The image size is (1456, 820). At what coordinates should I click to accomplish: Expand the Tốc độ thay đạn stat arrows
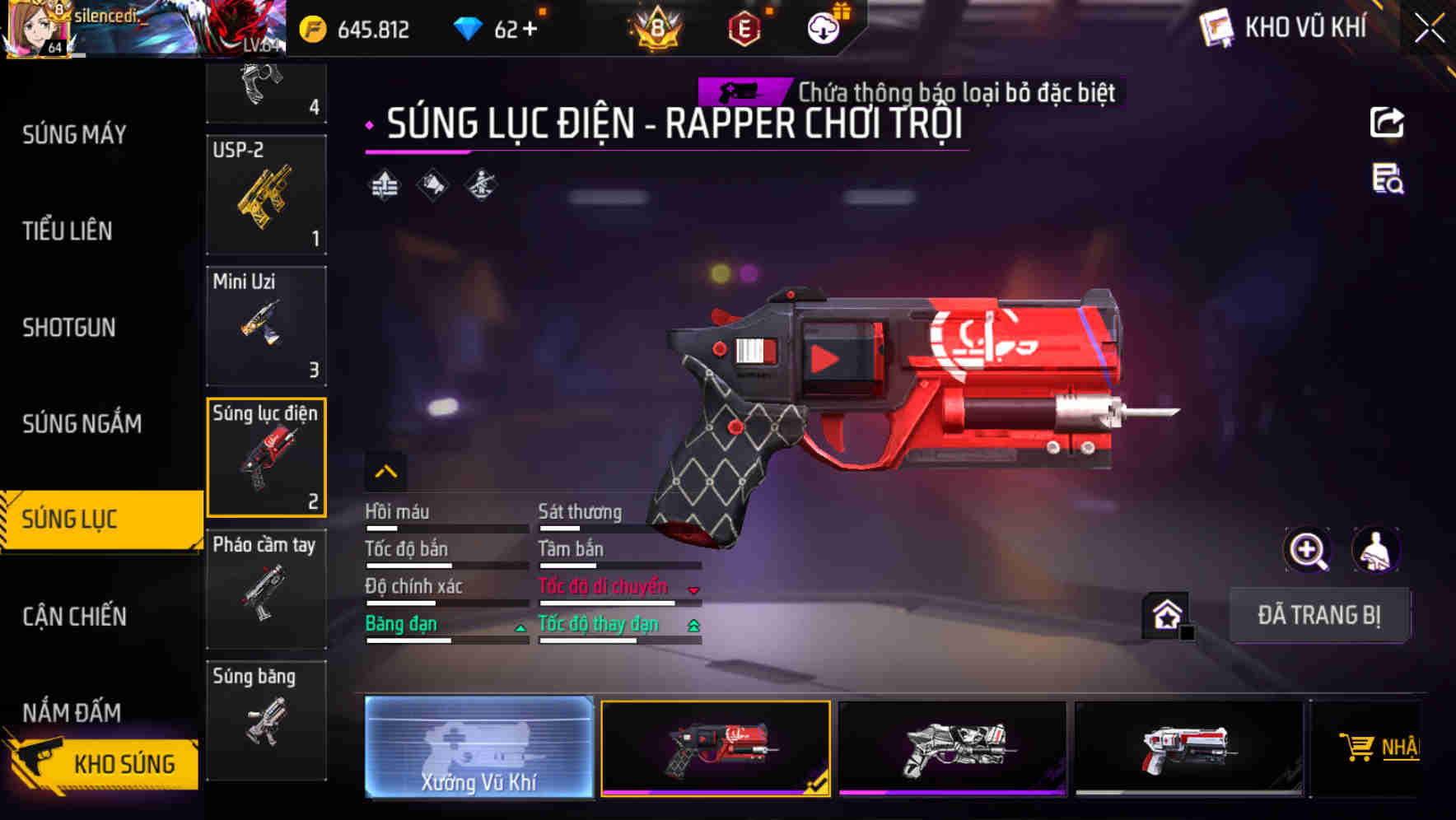point(694,626)
